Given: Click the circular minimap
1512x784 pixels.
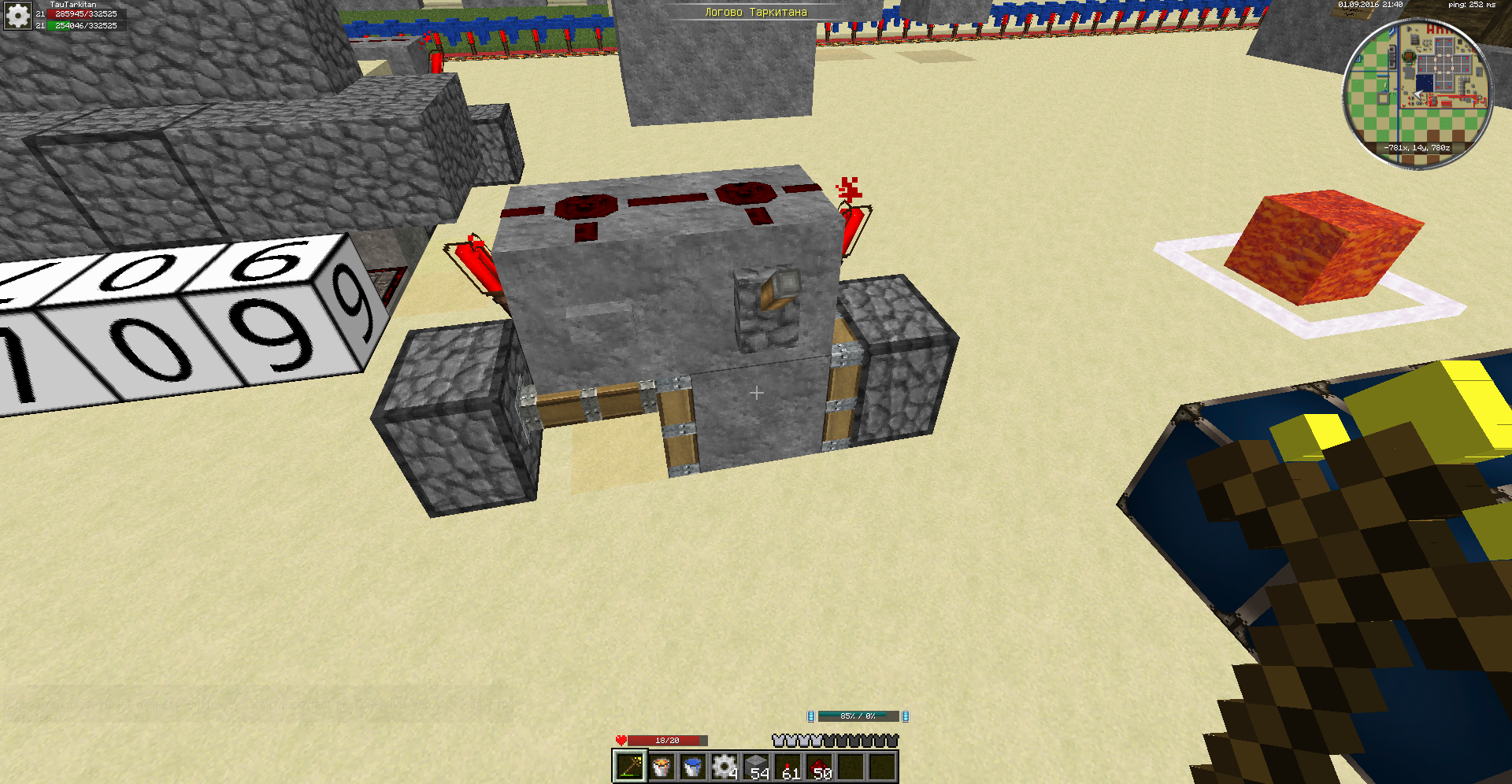Looking at the screenshot, I should click(x=1417, y=93).
